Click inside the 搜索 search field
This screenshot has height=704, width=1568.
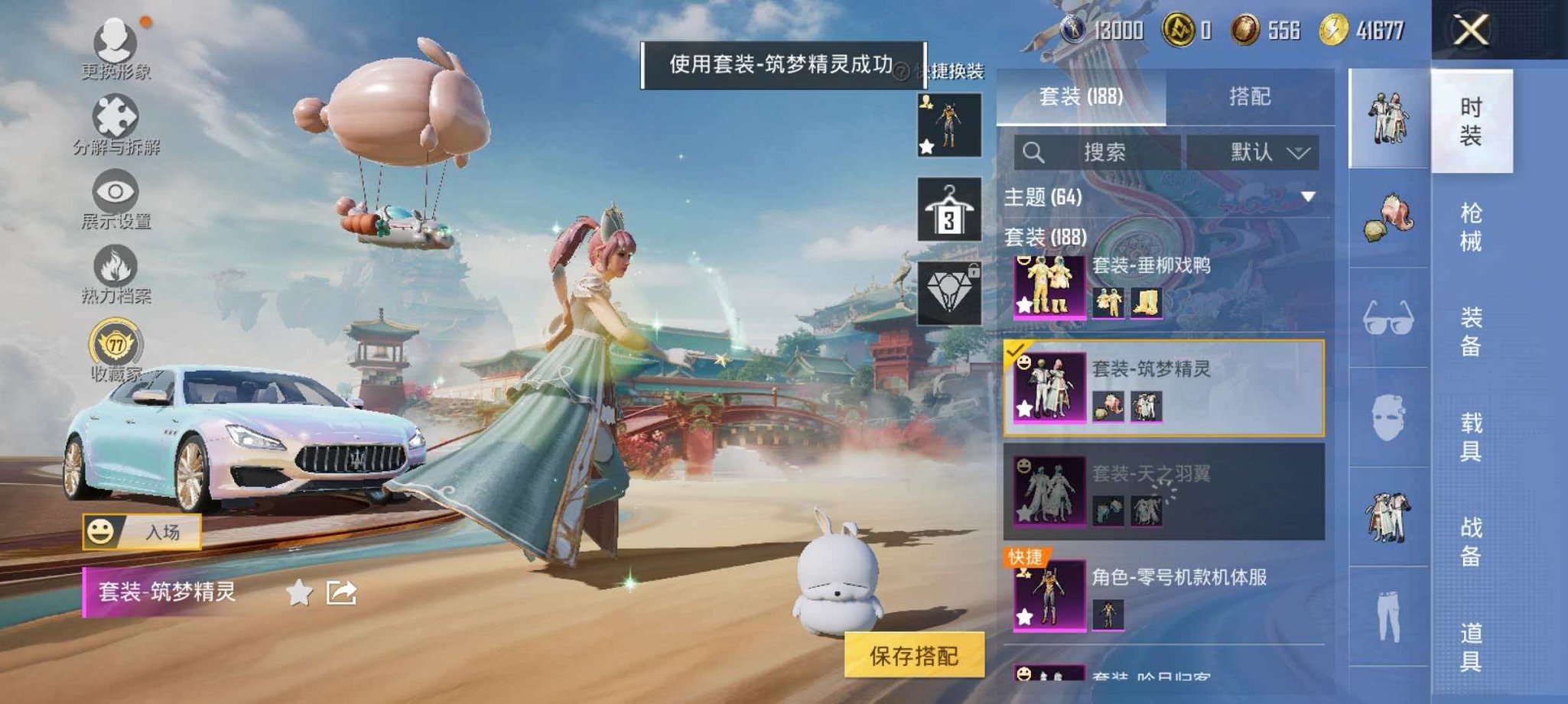coord(1101,152)
